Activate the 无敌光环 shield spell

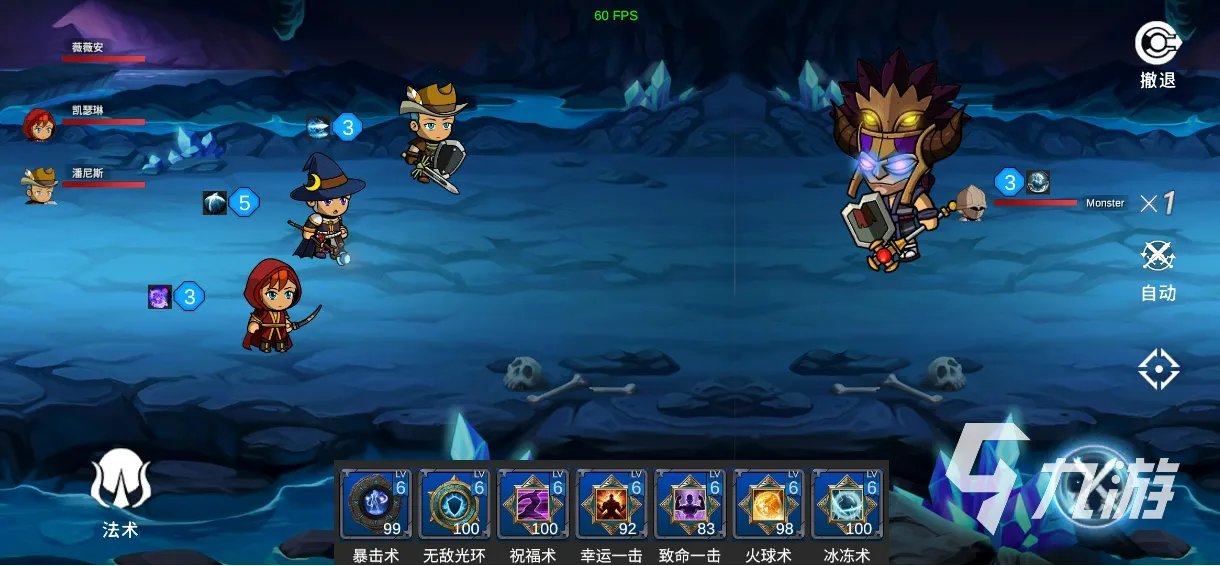point(454,503)
